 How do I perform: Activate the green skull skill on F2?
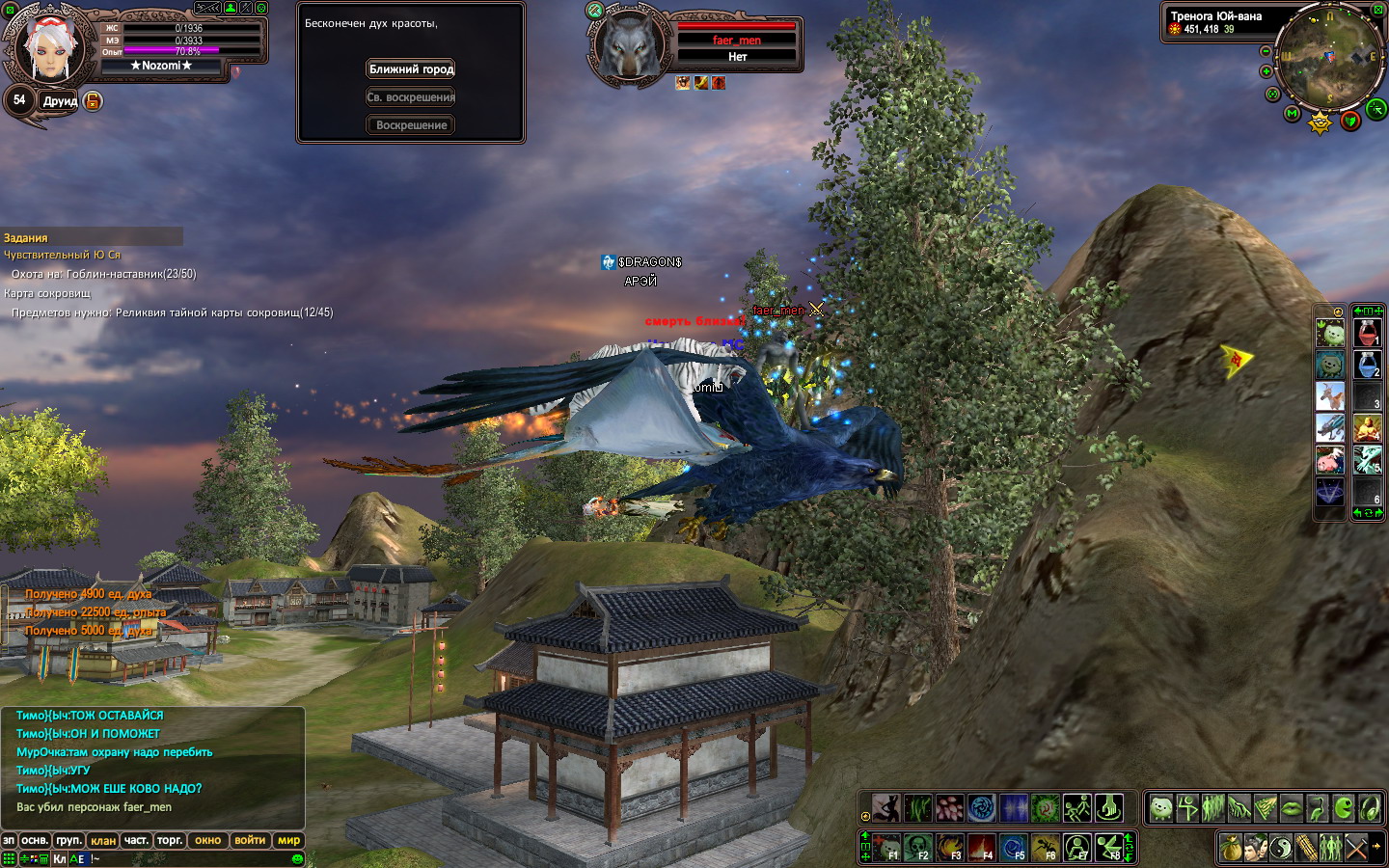917,848
